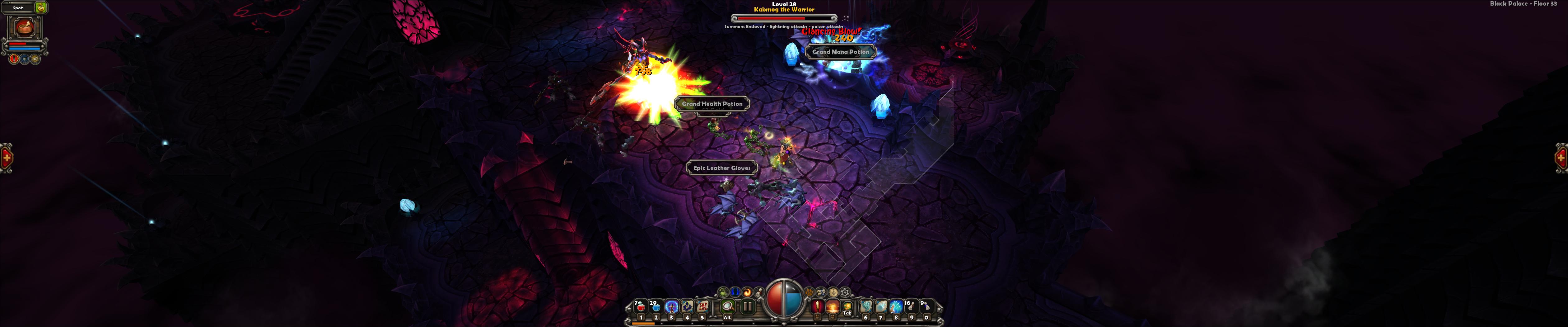Use the red health potion in slot 1
1568x327 pixels.
640,307
